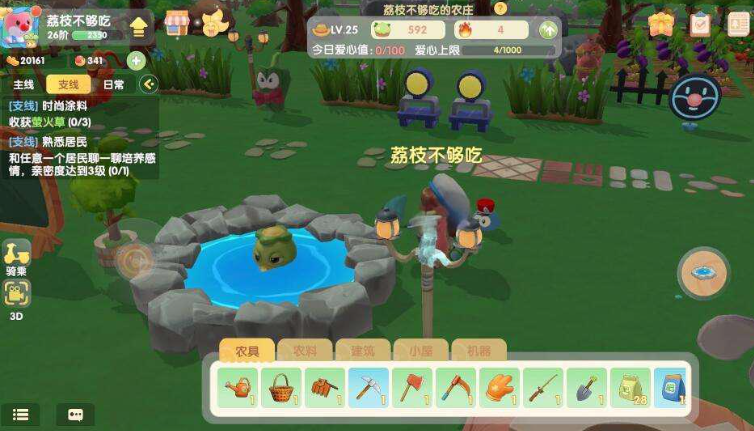Viewport: 754px width, 431px height.
Task: Switch to the 建筑 category tab
Action: tap(361, 351)
